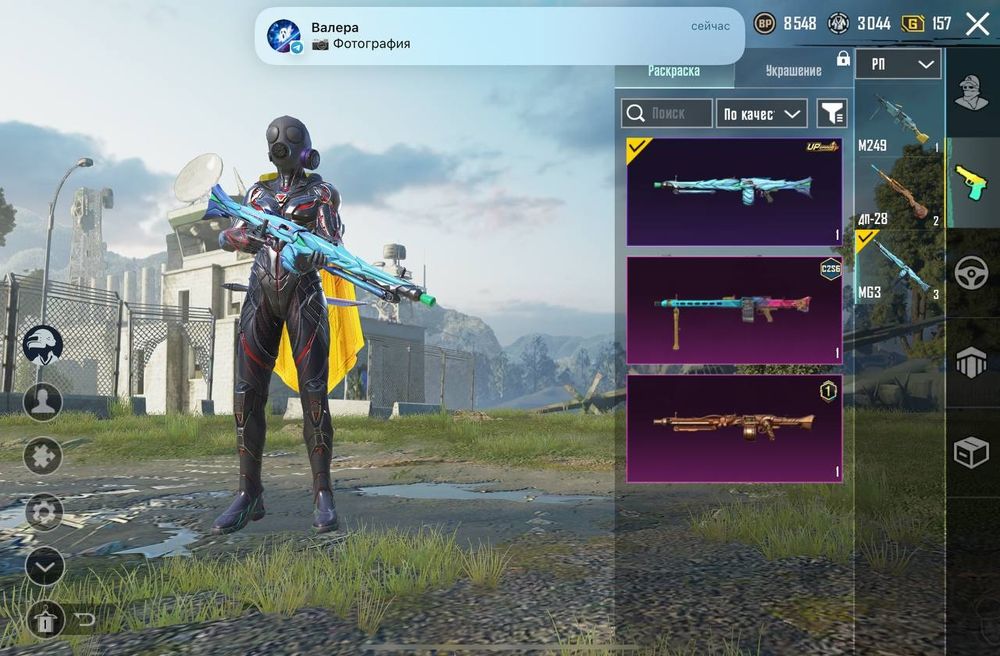Viewport: 1000px width, 656px height.
Task: Select the ДП-28 weapon entry
Action: coord(899,193)
